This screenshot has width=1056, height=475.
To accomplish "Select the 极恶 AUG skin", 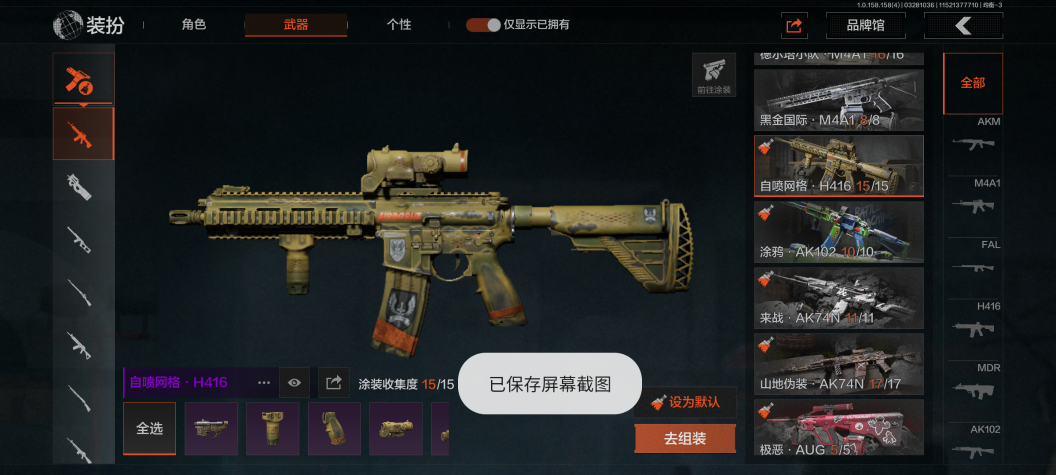I will 838,427.
